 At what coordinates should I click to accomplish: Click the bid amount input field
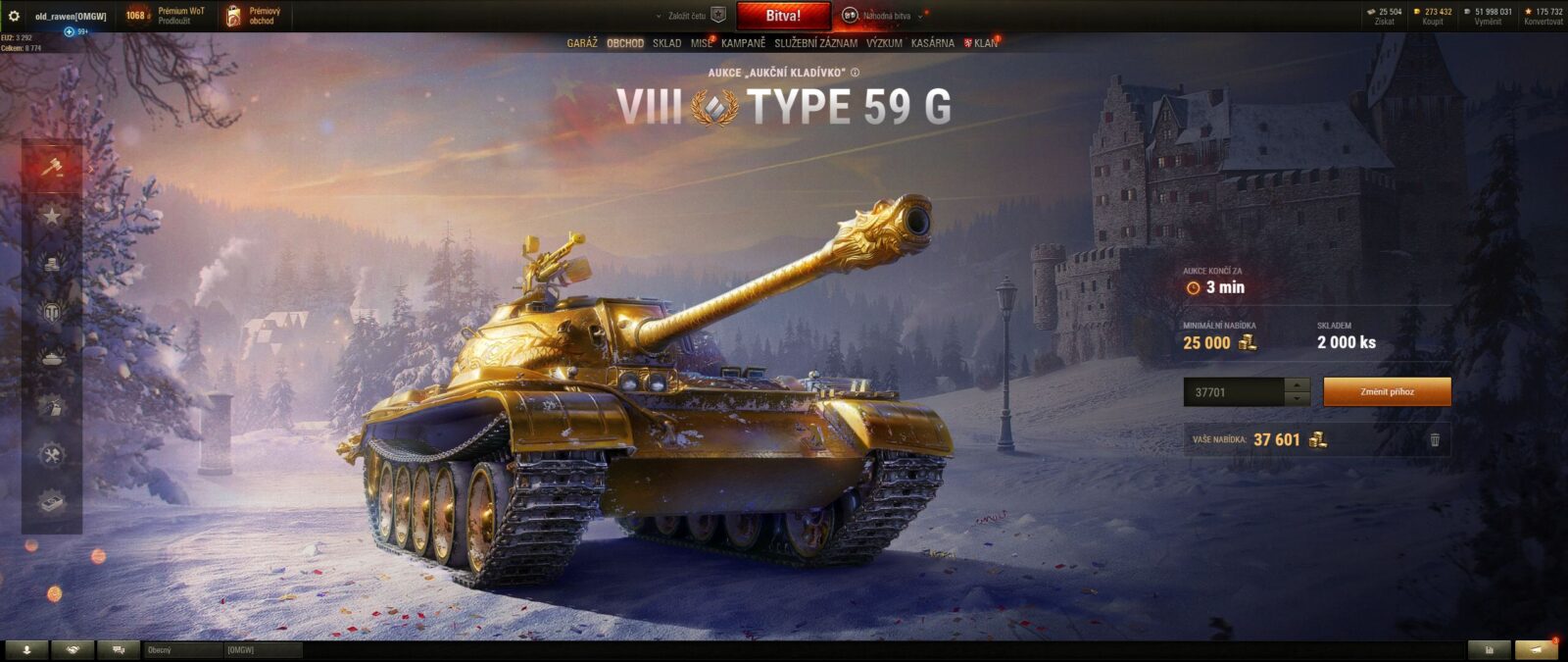1233,392
